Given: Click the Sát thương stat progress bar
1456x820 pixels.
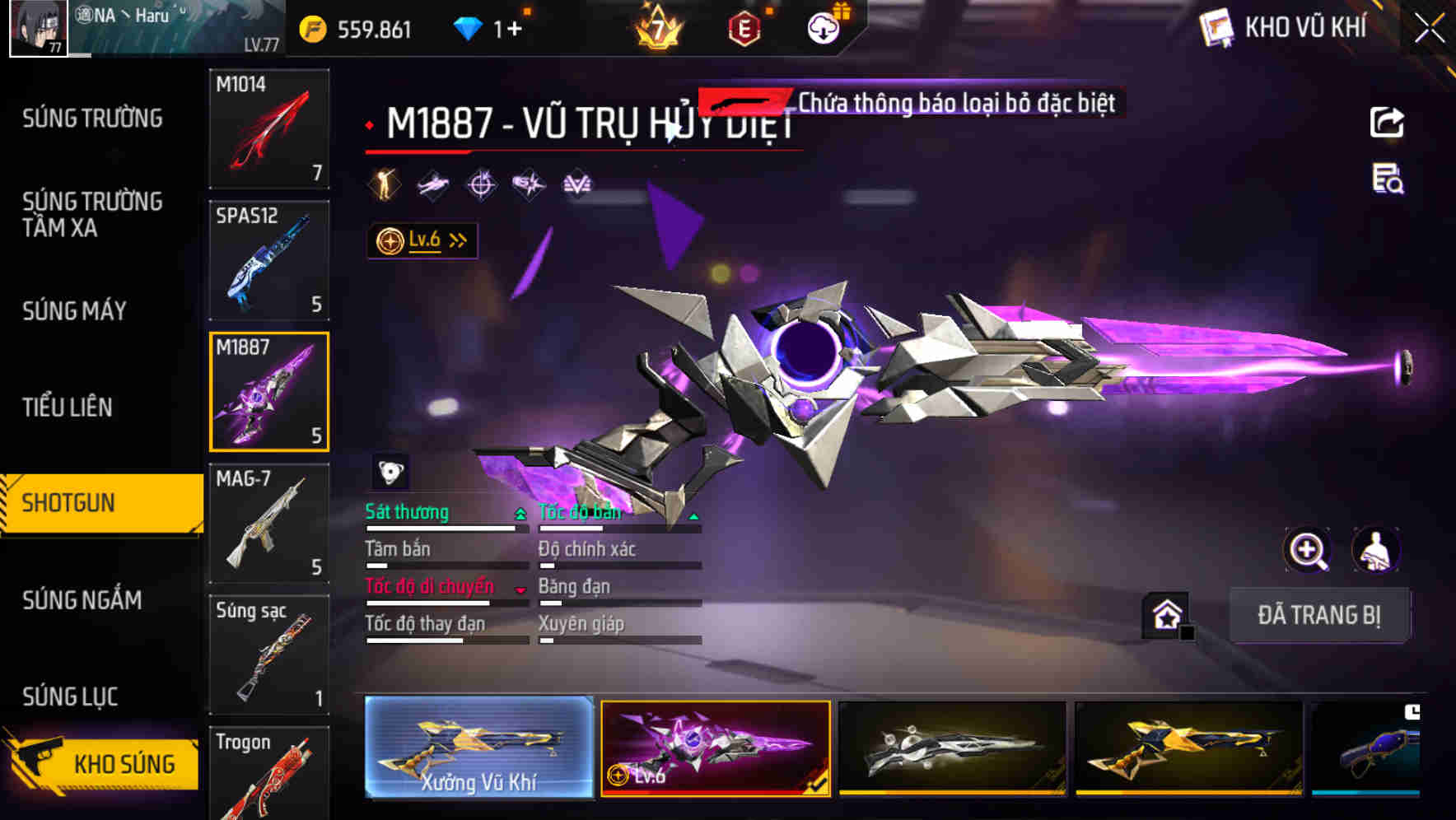Looking at the screenshot, I should point(445,529).
